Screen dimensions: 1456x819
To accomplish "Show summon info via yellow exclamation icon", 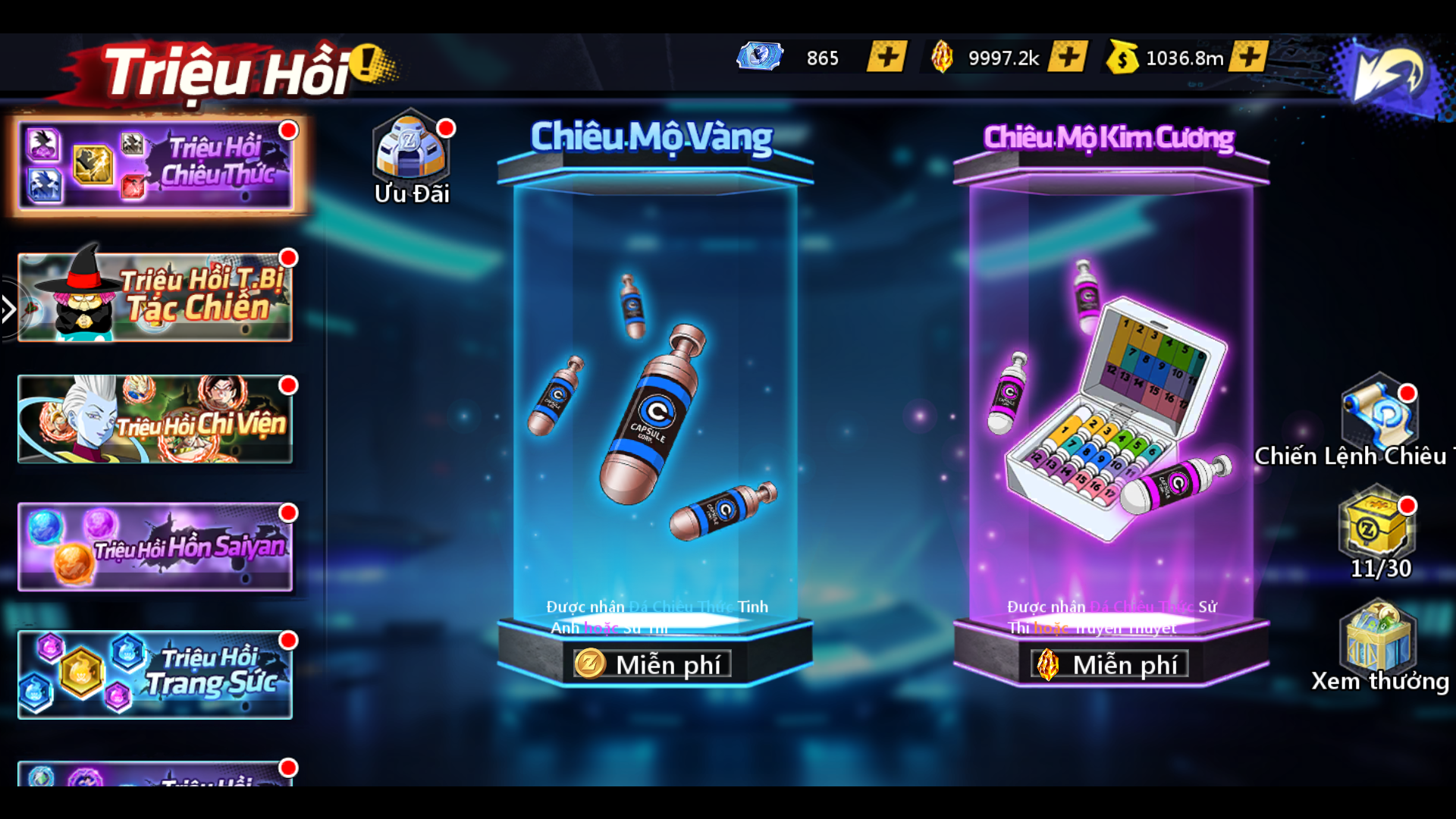I will [371, 62].
